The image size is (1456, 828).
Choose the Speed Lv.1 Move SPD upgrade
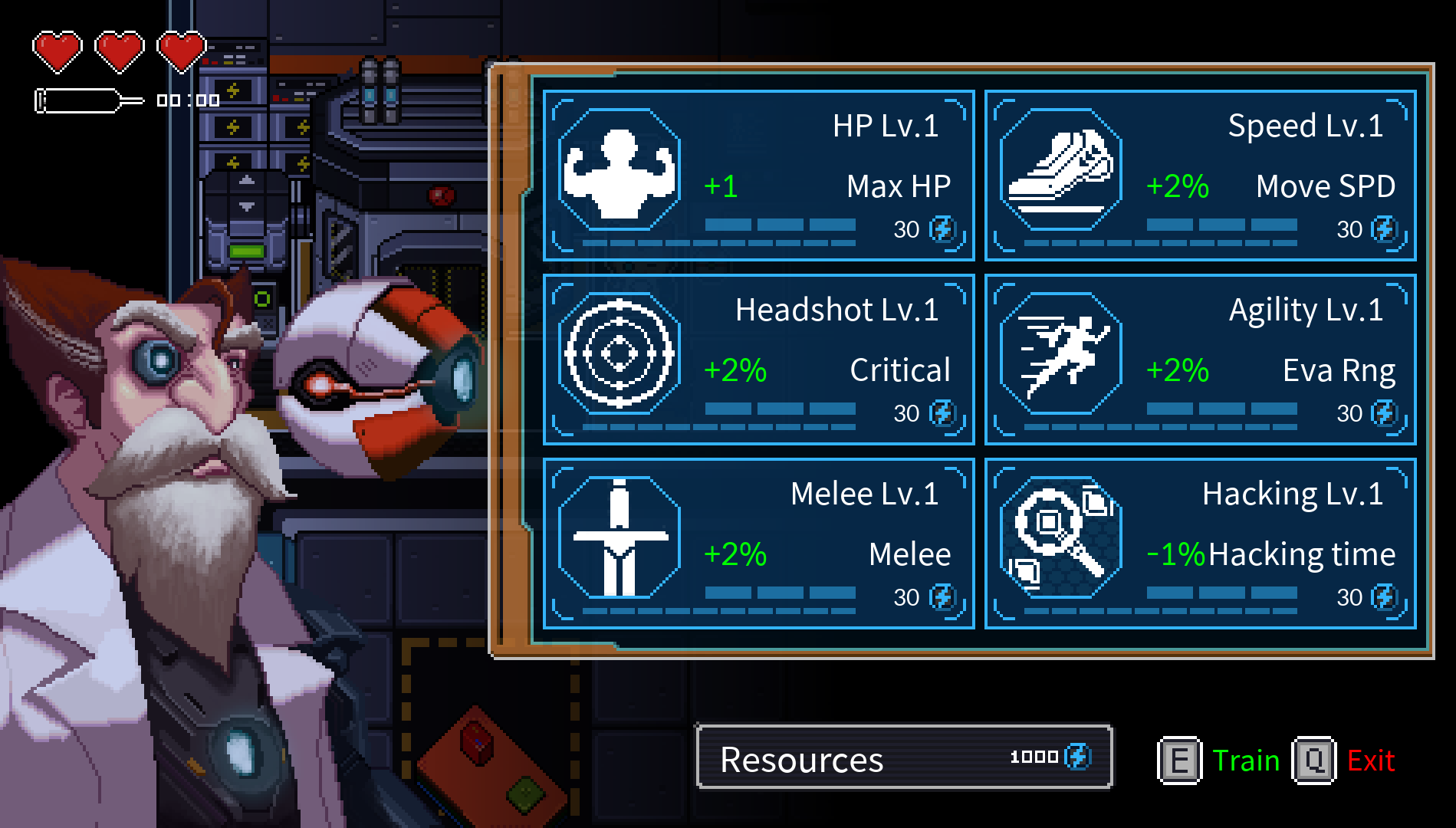tap(1200, 176)
